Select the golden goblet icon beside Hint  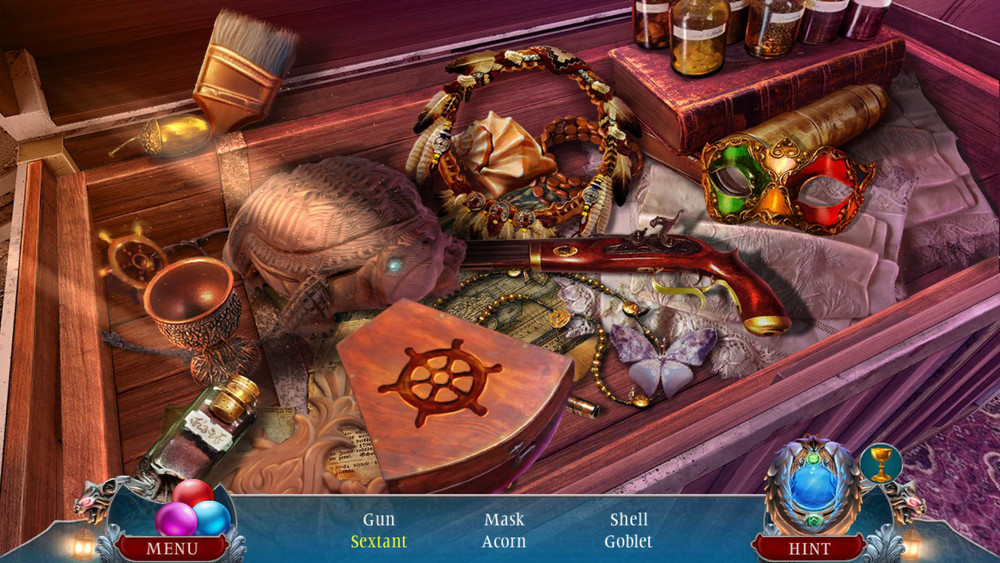click(x=880, y=463)
